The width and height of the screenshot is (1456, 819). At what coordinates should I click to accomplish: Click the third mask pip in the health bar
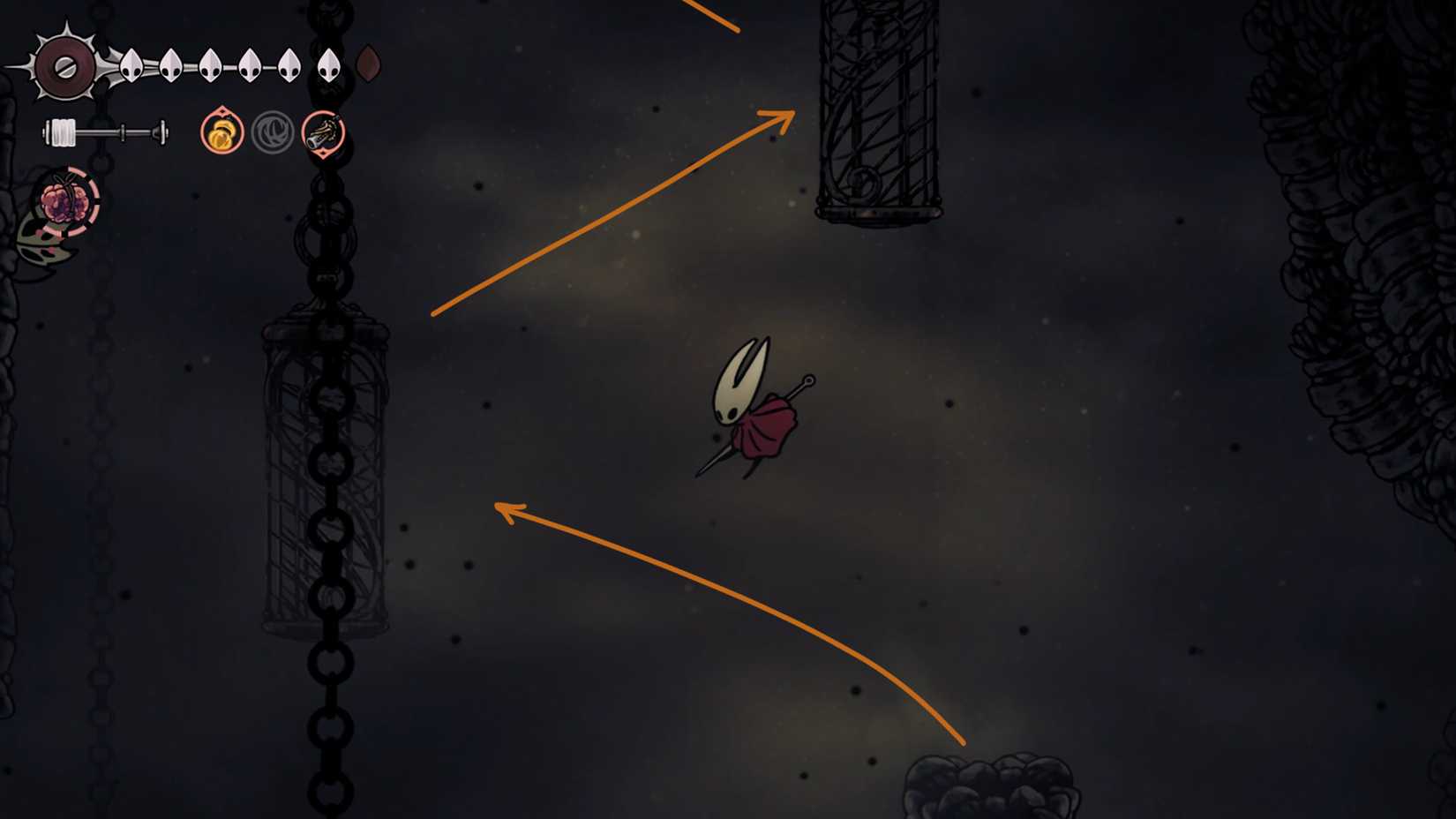[210, 66]
